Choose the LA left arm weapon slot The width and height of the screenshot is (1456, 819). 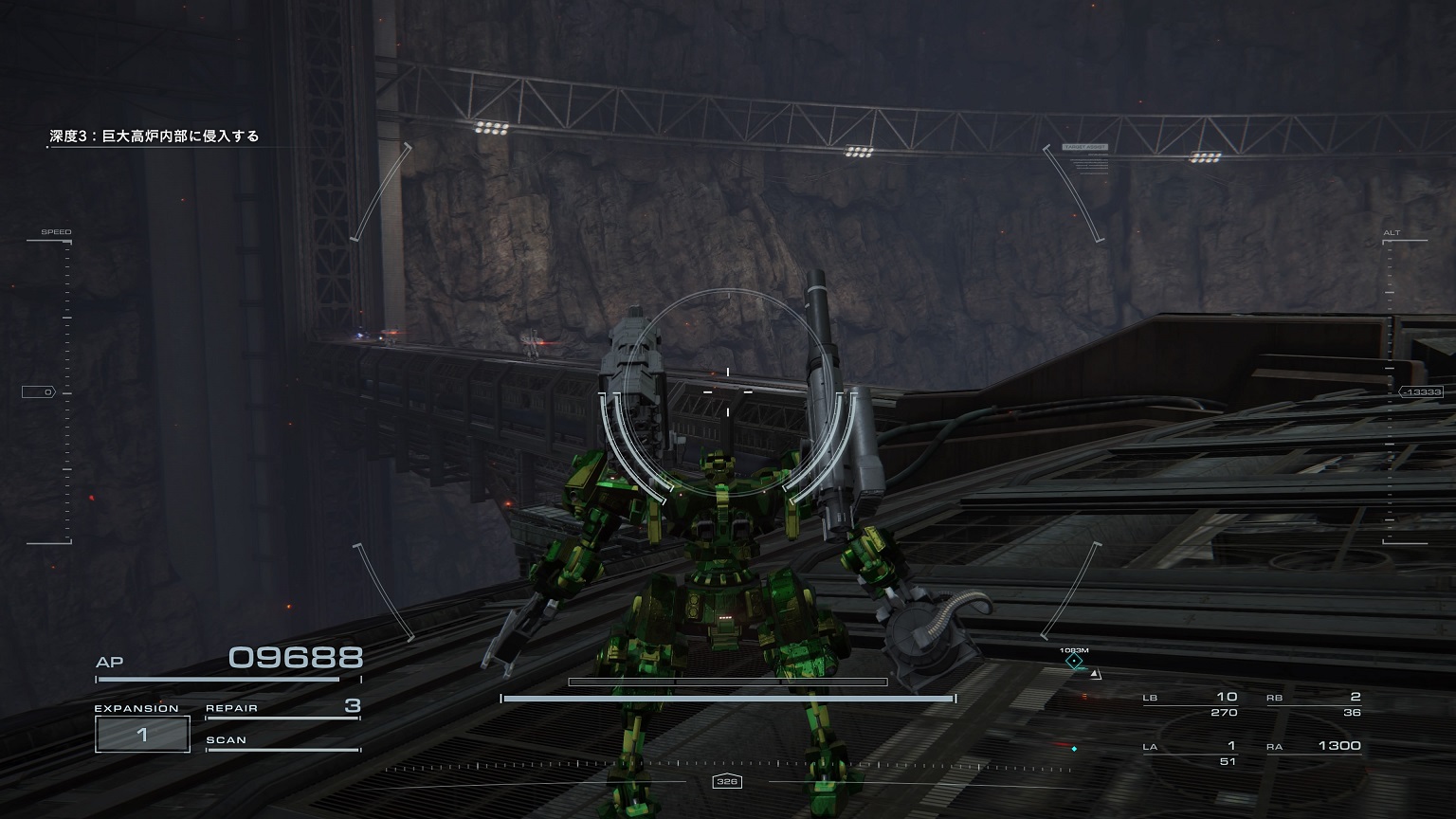click(1191, 753)
